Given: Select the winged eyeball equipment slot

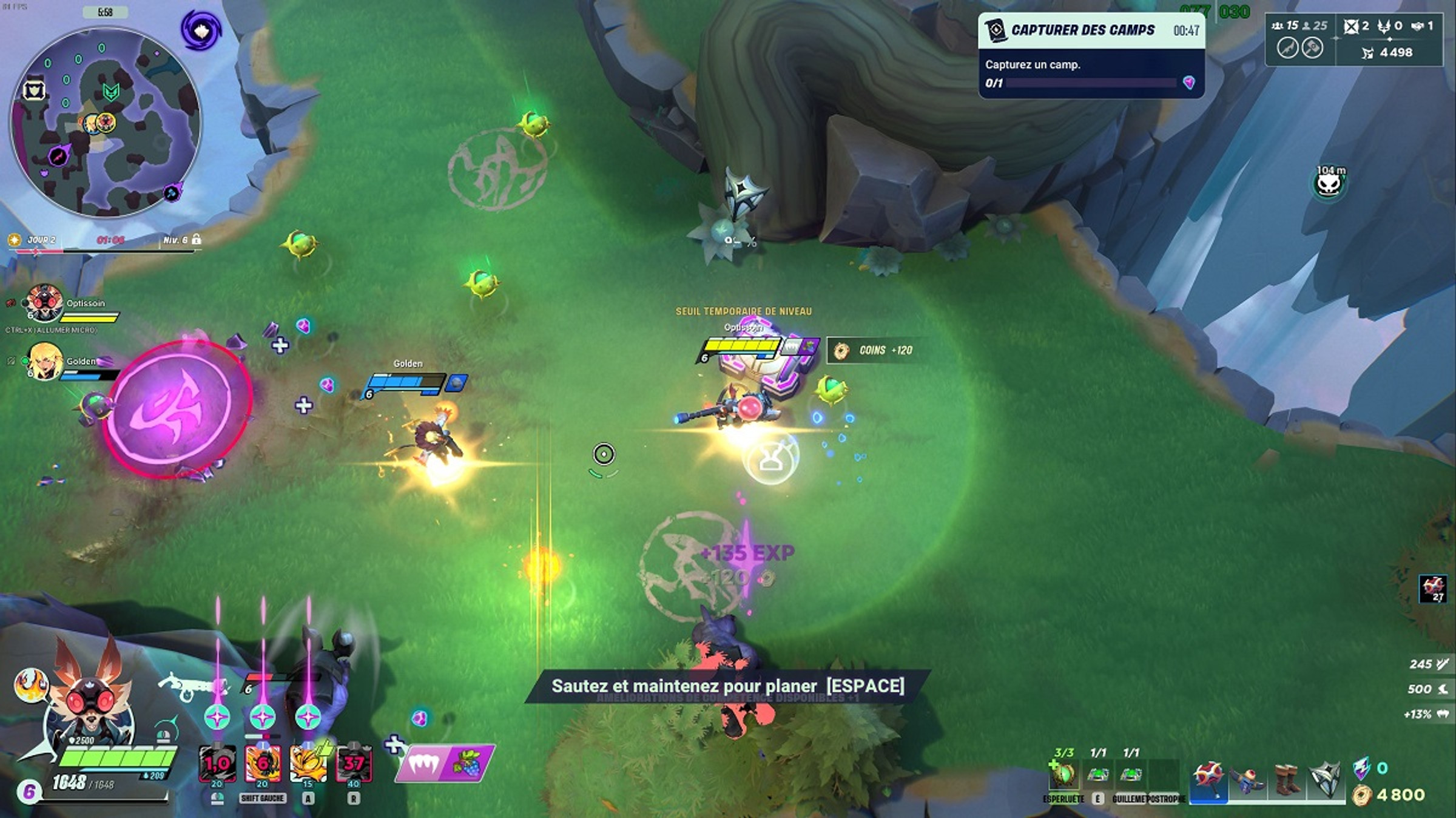Looking at the screenshot, I should (x=1248, y=779).
